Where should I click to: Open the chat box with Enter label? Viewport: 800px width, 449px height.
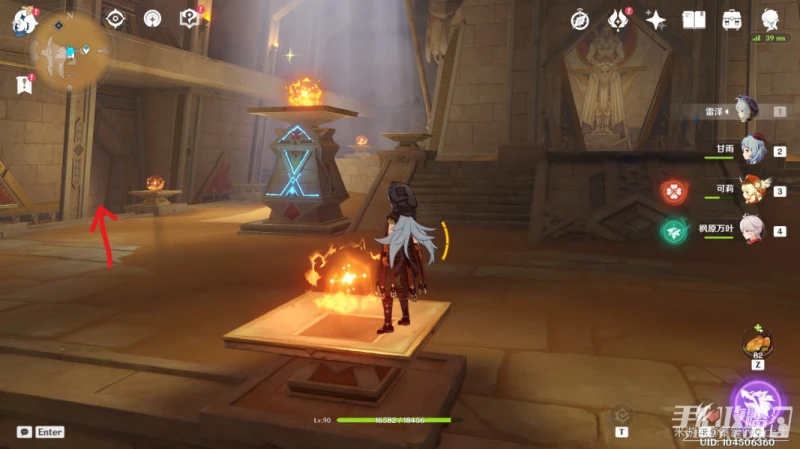click(40, 432)
